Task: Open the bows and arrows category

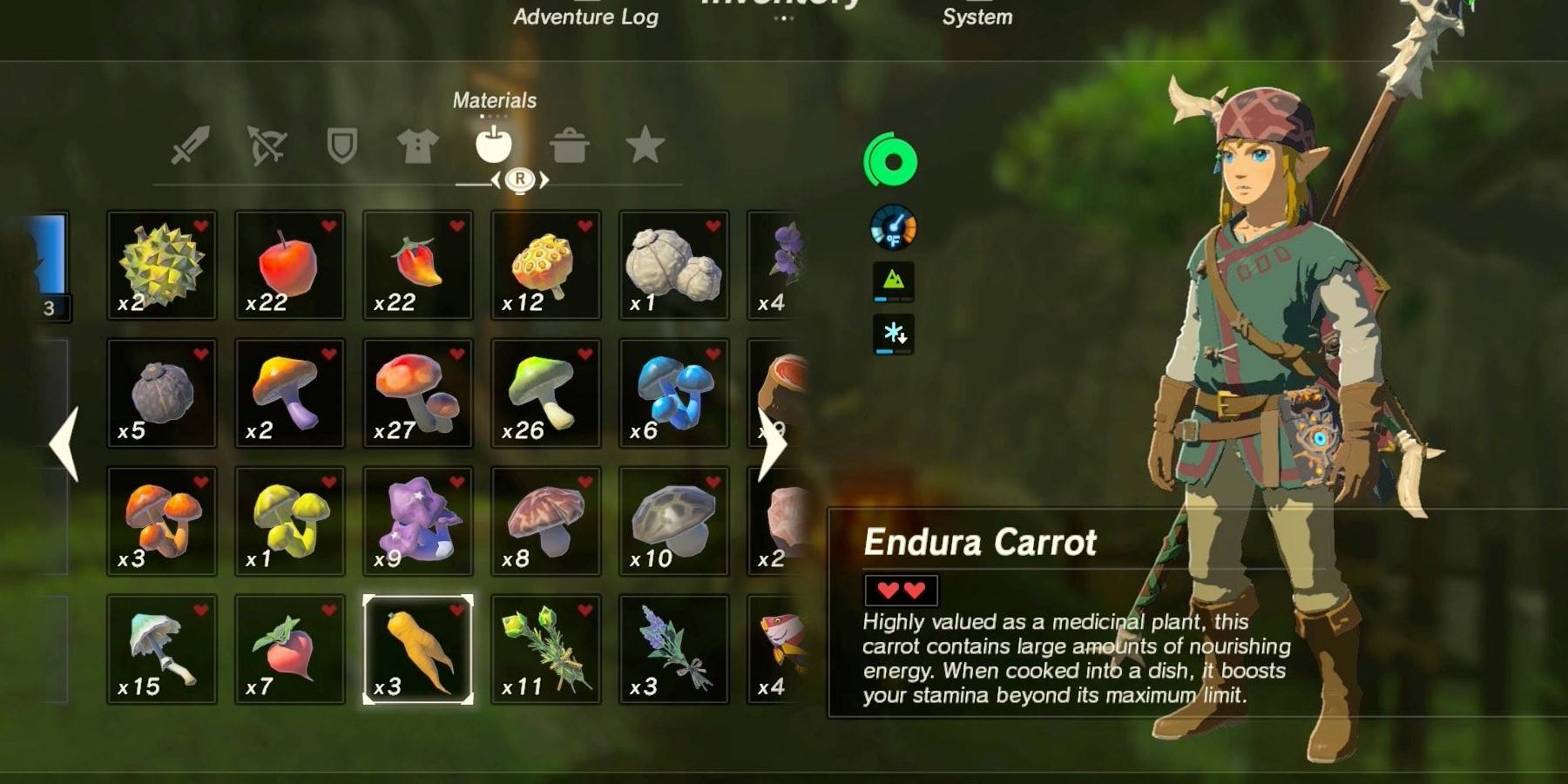Action: (x=267, y=145)
